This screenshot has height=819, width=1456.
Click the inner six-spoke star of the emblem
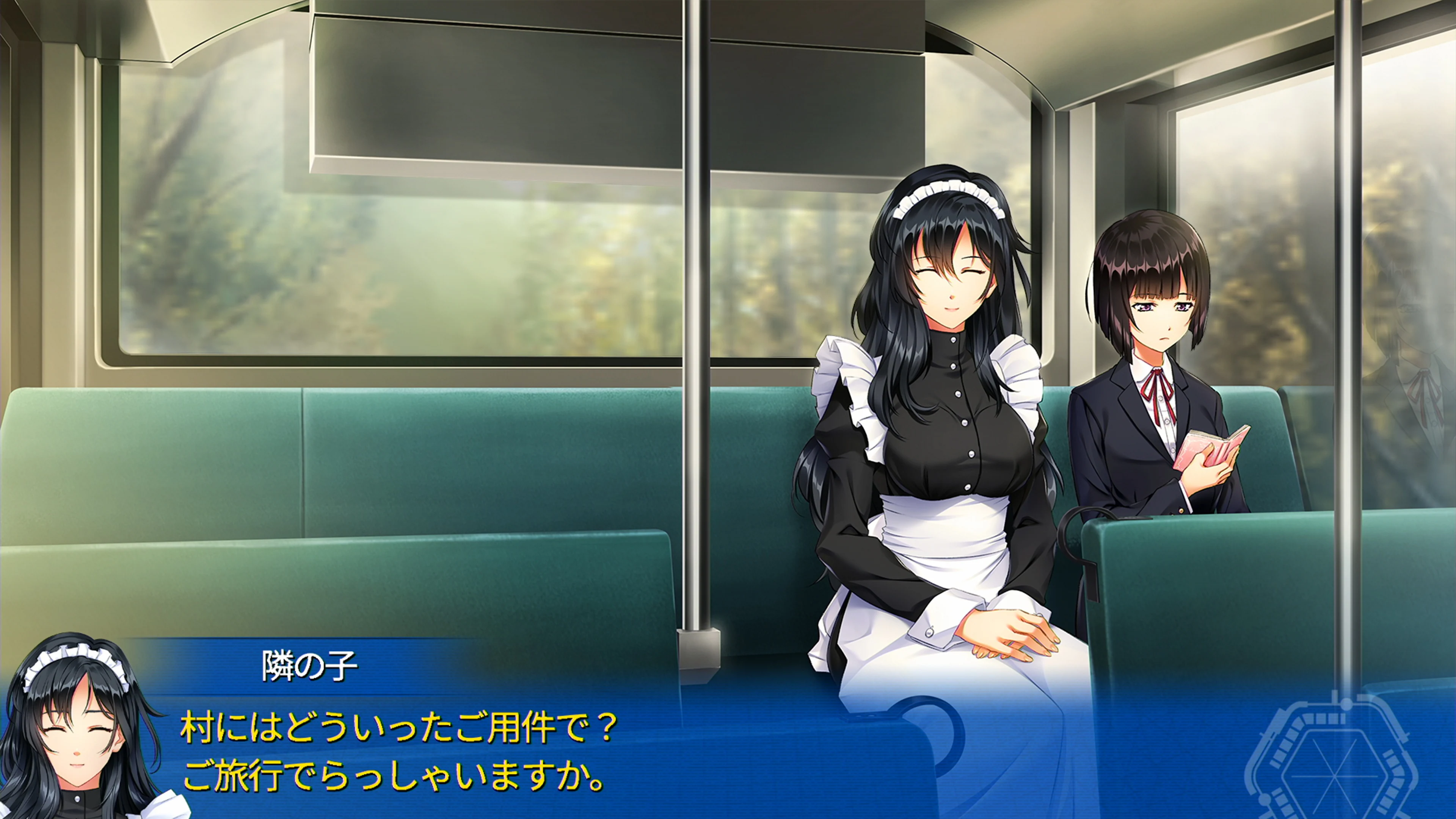(1335, 776)
